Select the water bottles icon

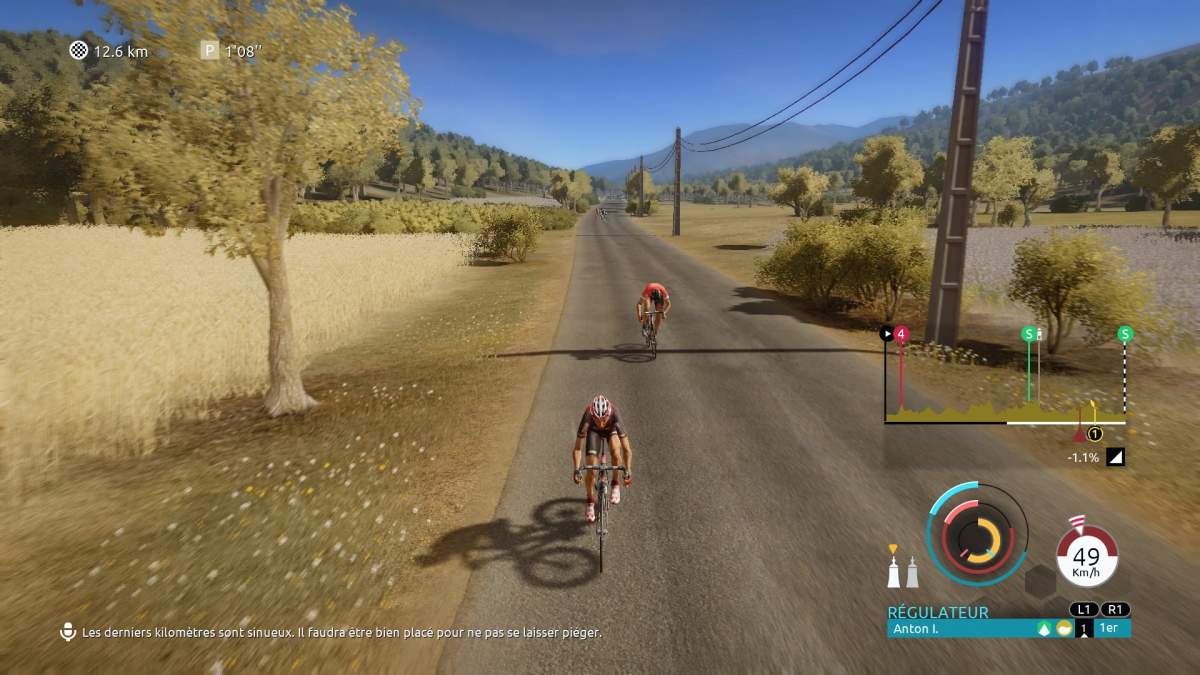[903, 570]
